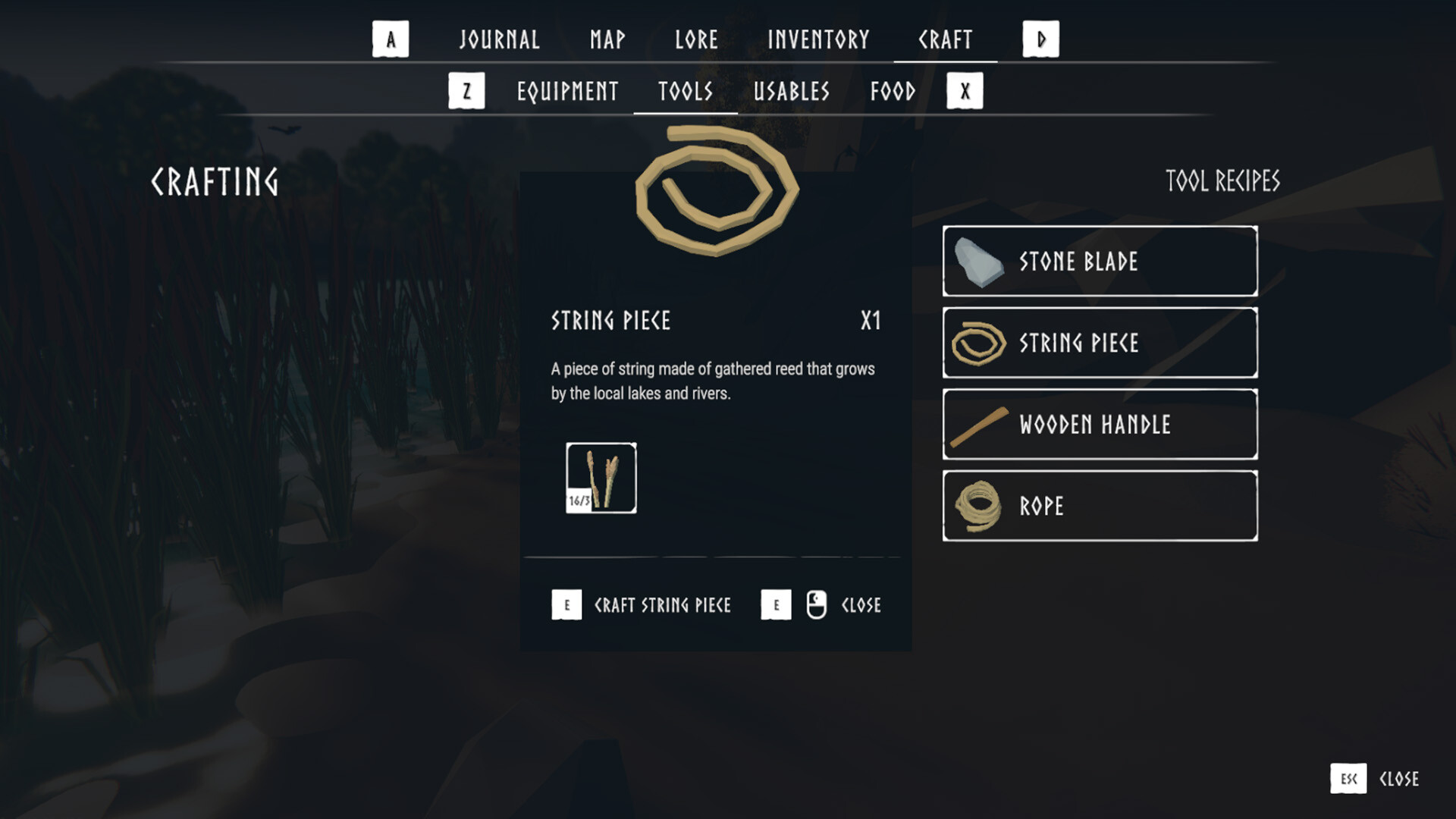
Task: Click the X key hint toggle
Action: coord(965,90)
